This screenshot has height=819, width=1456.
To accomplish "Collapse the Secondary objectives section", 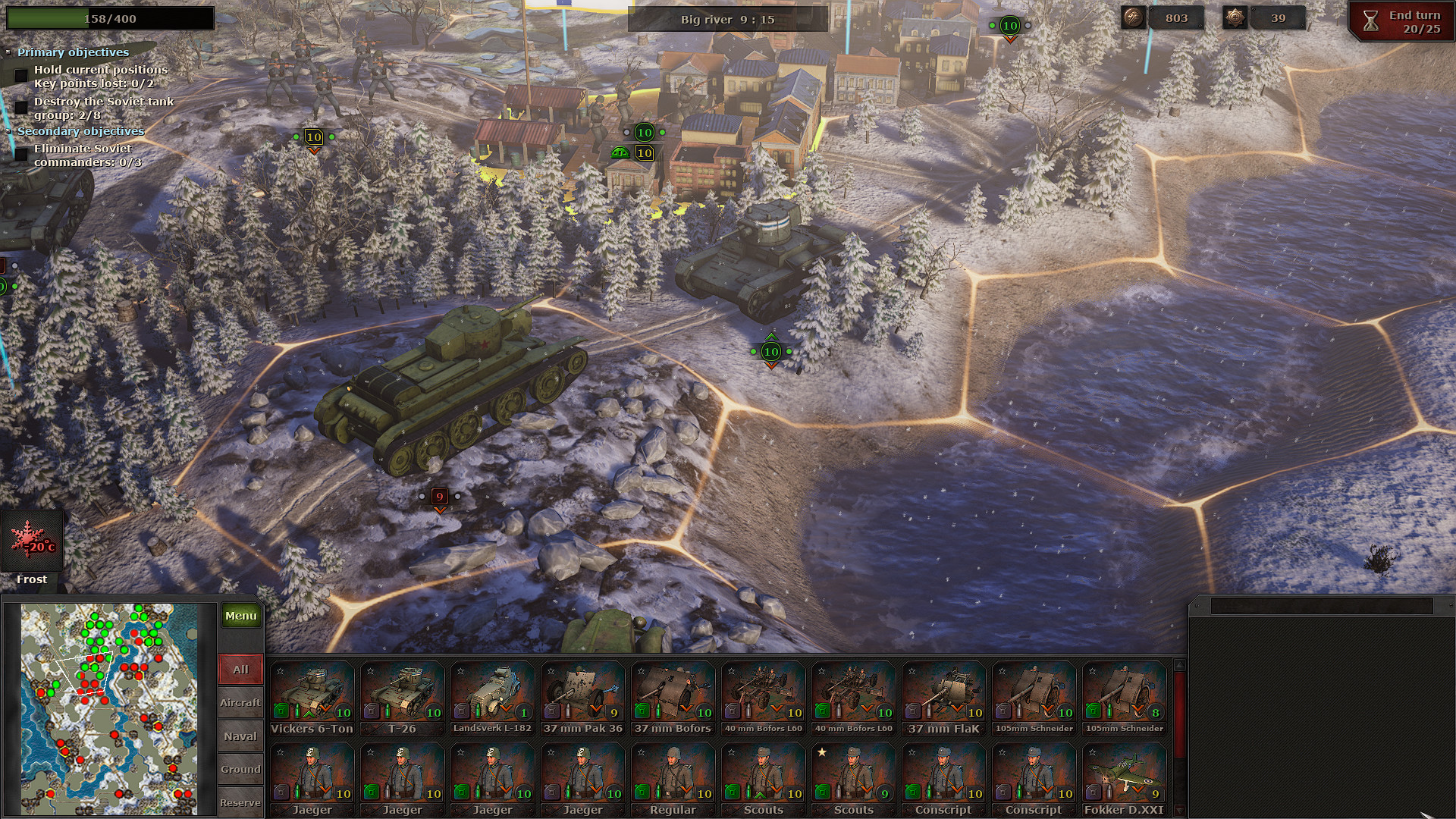I will [8, 132].
